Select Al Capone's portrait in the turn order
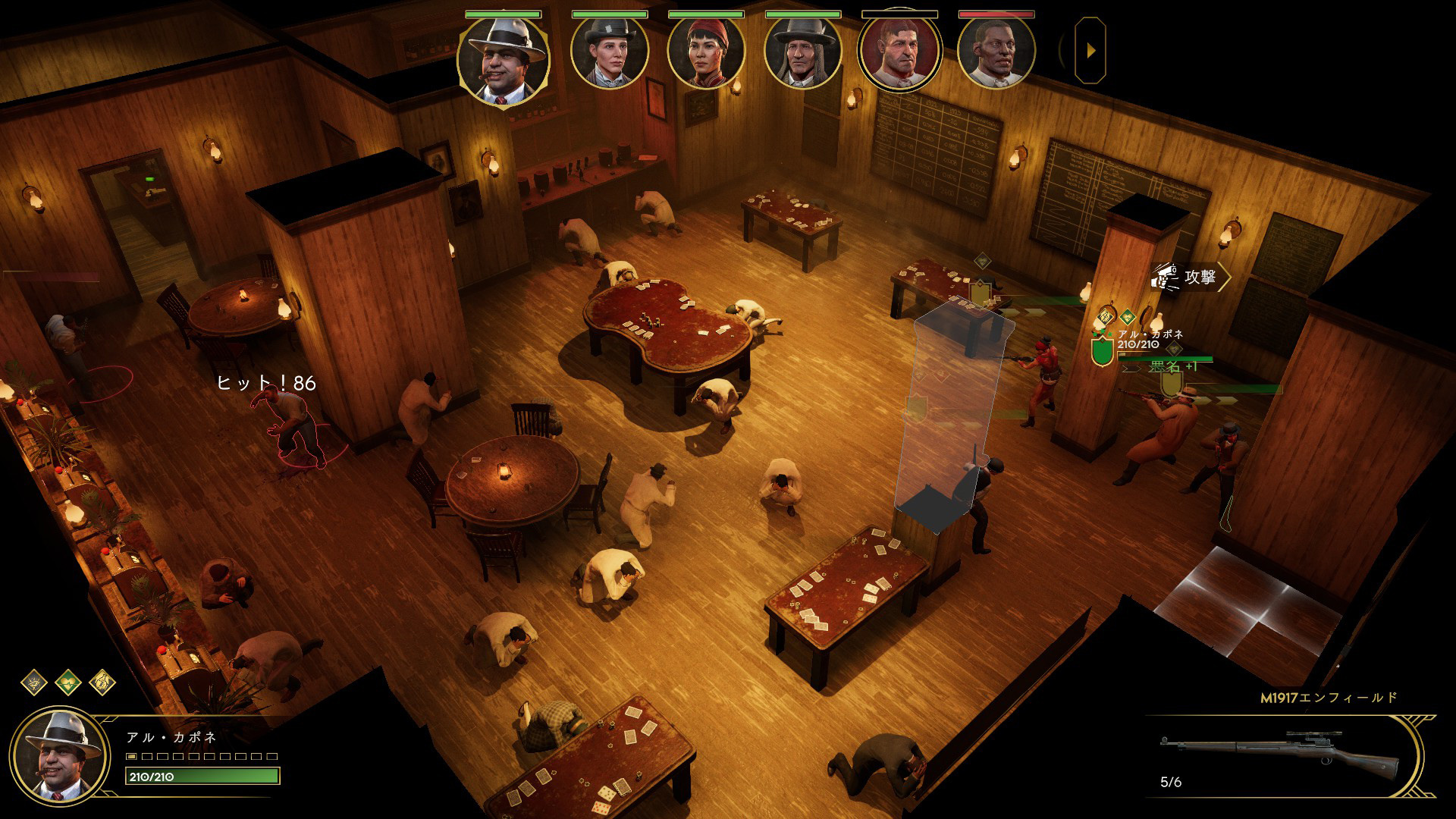This screenshot has width=1456, height=819. pyautogui.click(x=503, y=61)
